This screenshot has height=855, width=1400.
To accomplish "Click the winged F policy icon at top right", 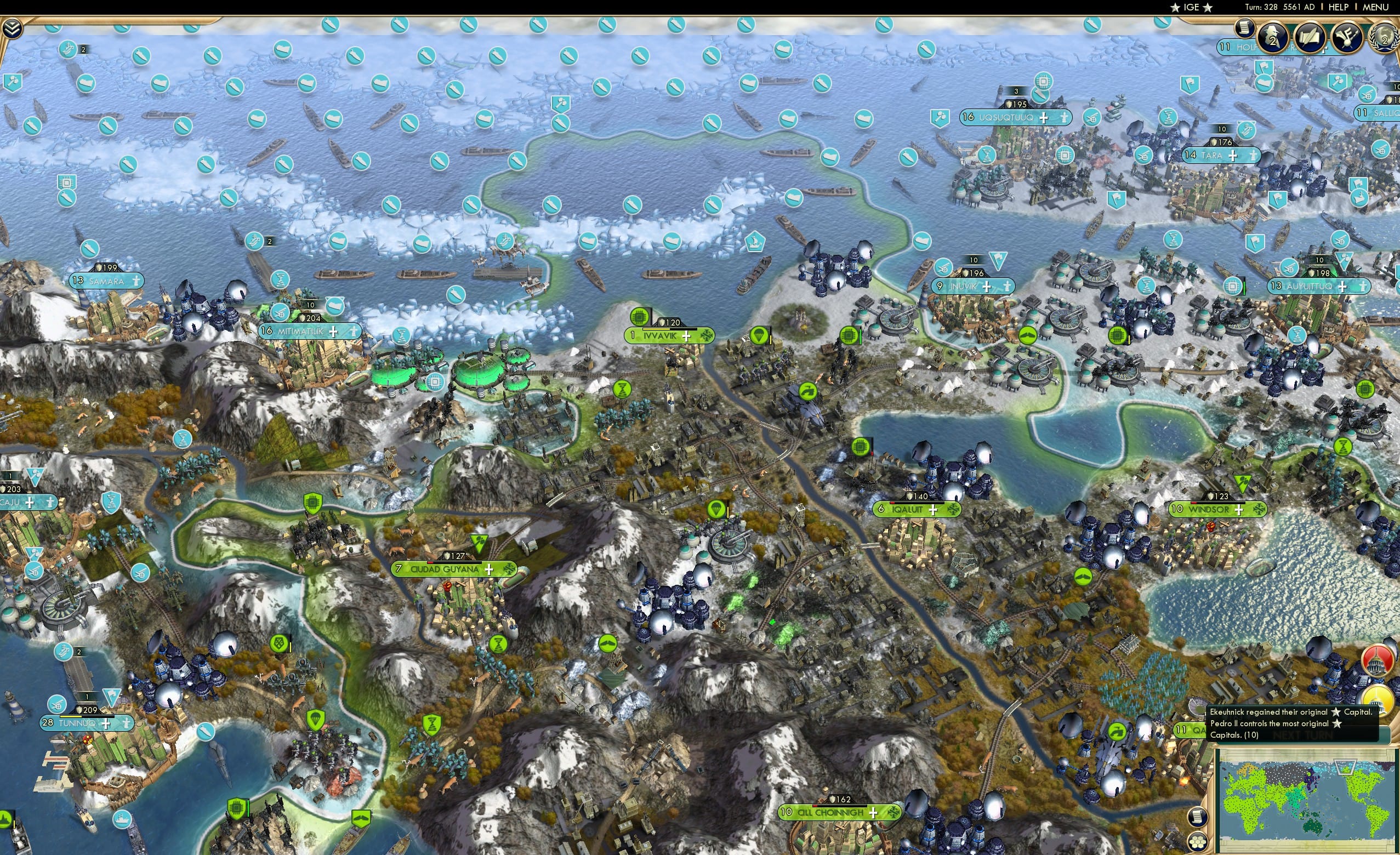I will pyautogui.click(x=1346, y=36).
